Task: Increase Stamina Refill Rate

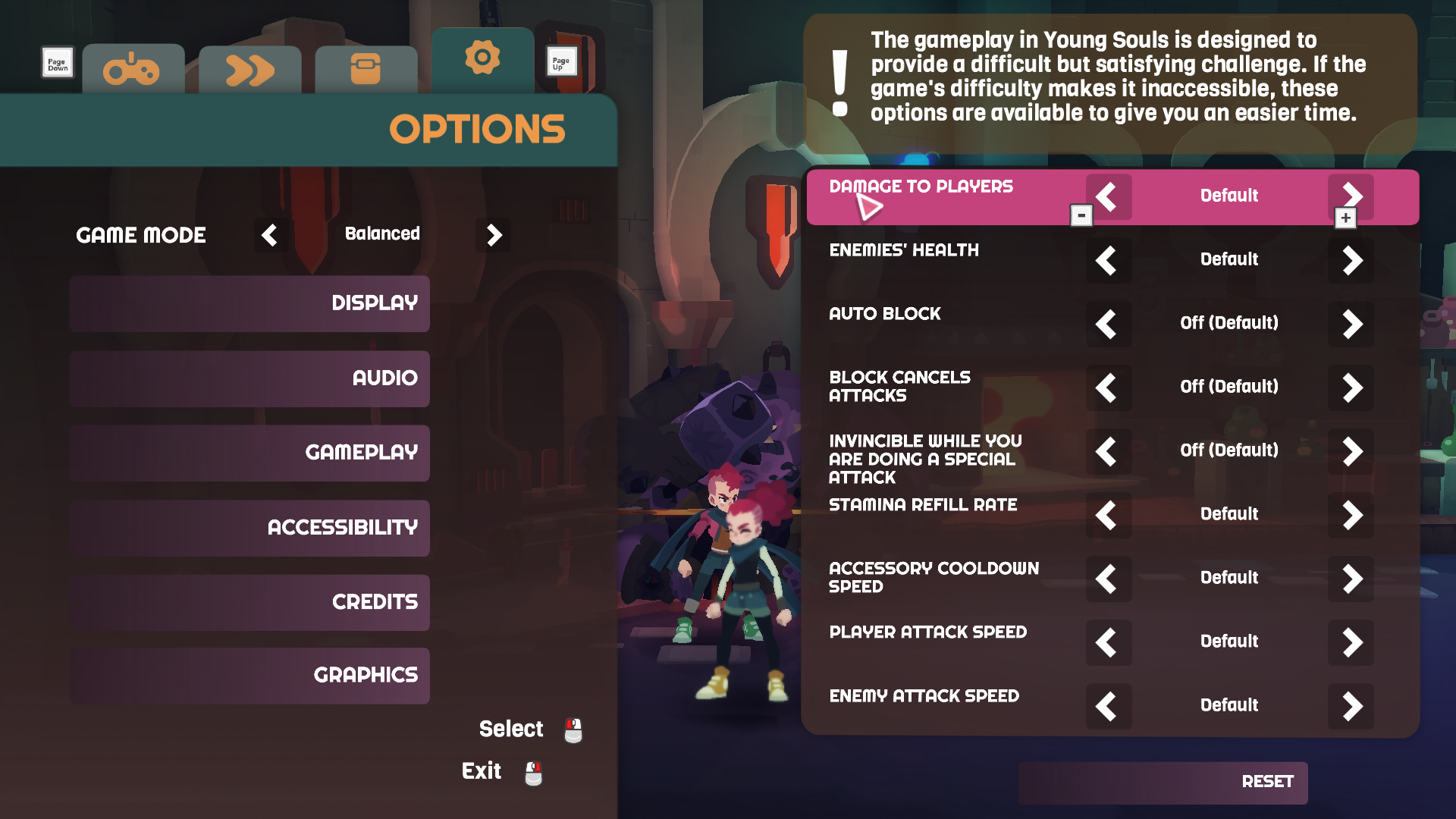Action: 1351,516
